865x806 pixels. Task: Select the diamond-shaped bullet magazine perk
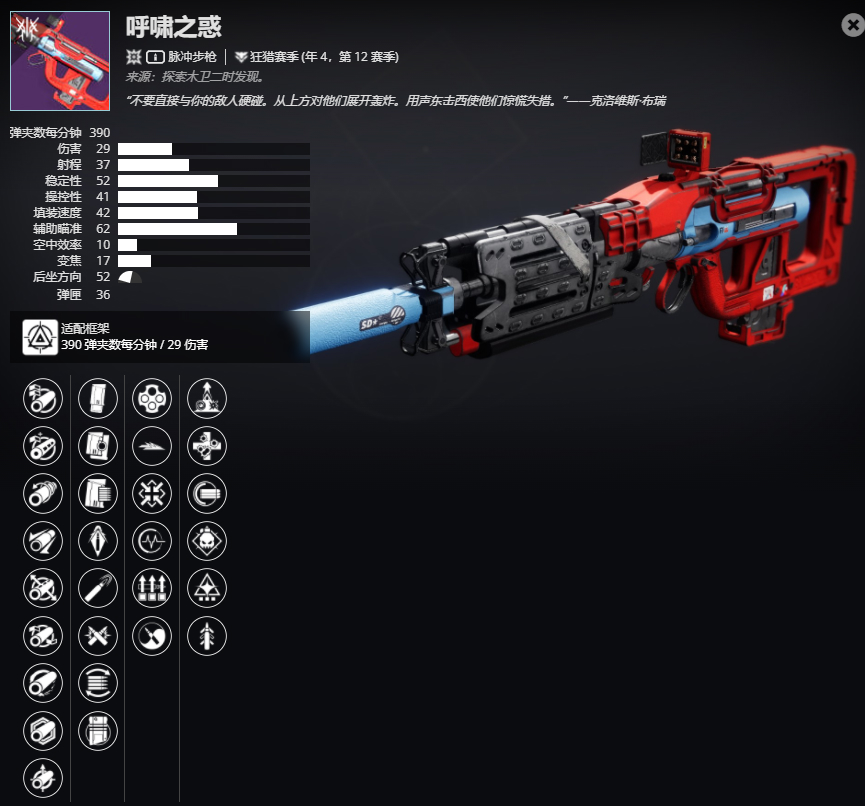(98, 541)
